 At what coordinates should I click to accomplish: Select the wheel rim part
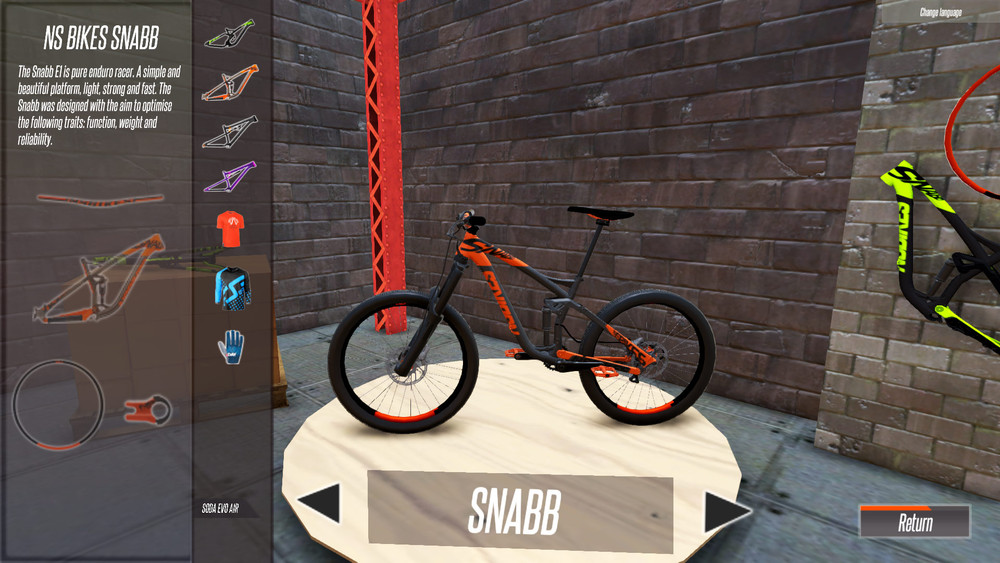pos(57,408)
